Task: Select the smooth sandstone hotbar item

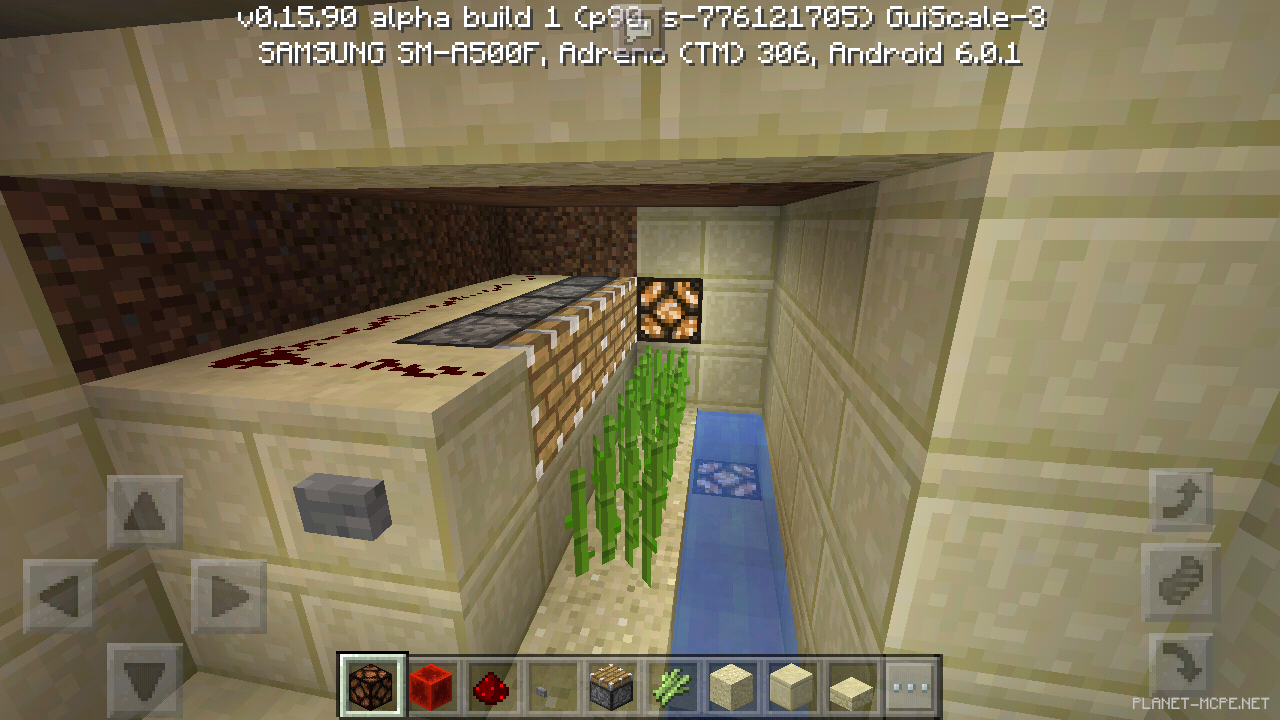Action: coord(792,687)
